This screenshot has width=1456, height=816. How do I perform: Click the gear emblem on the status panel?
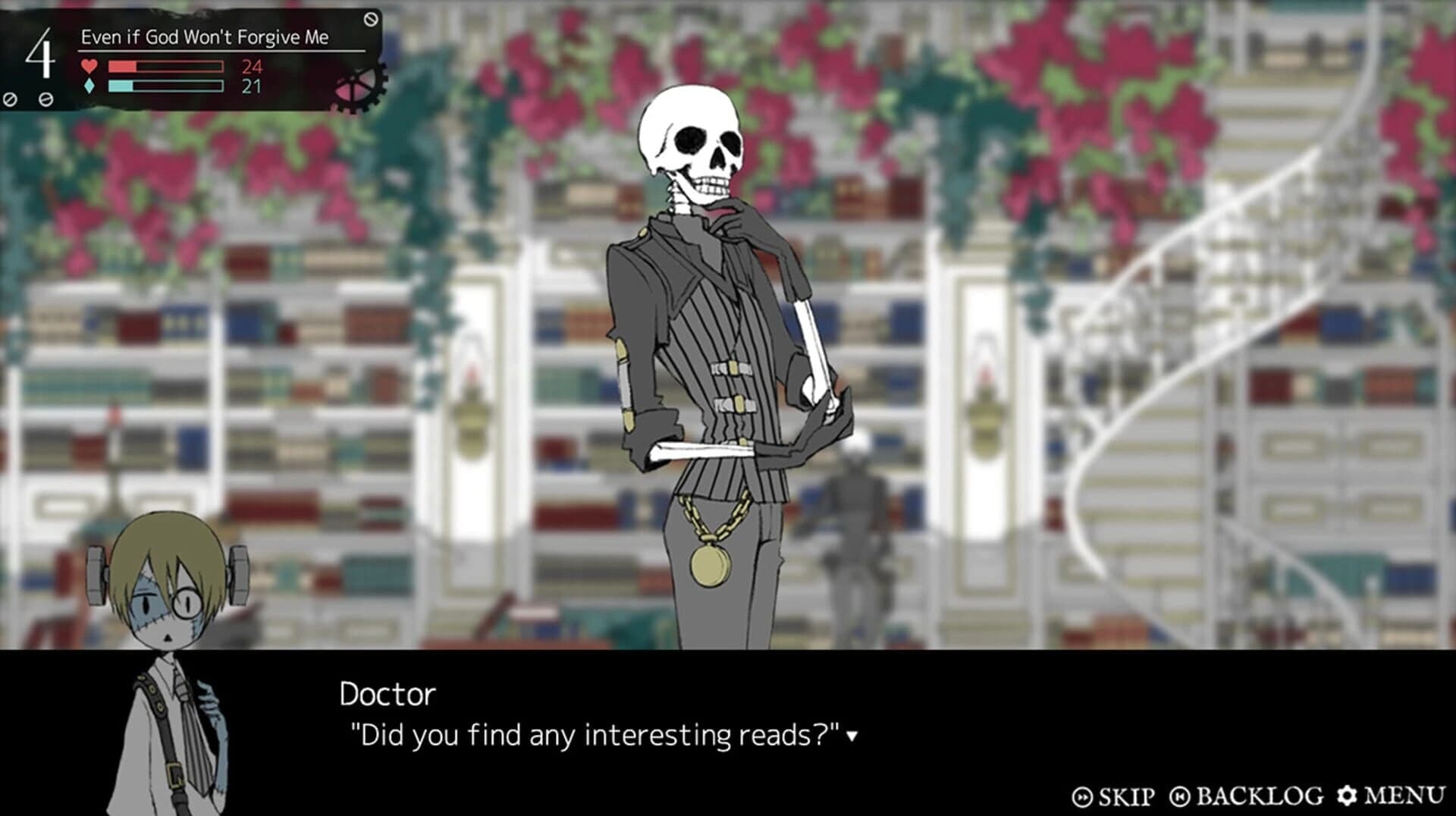coord(355,89)
